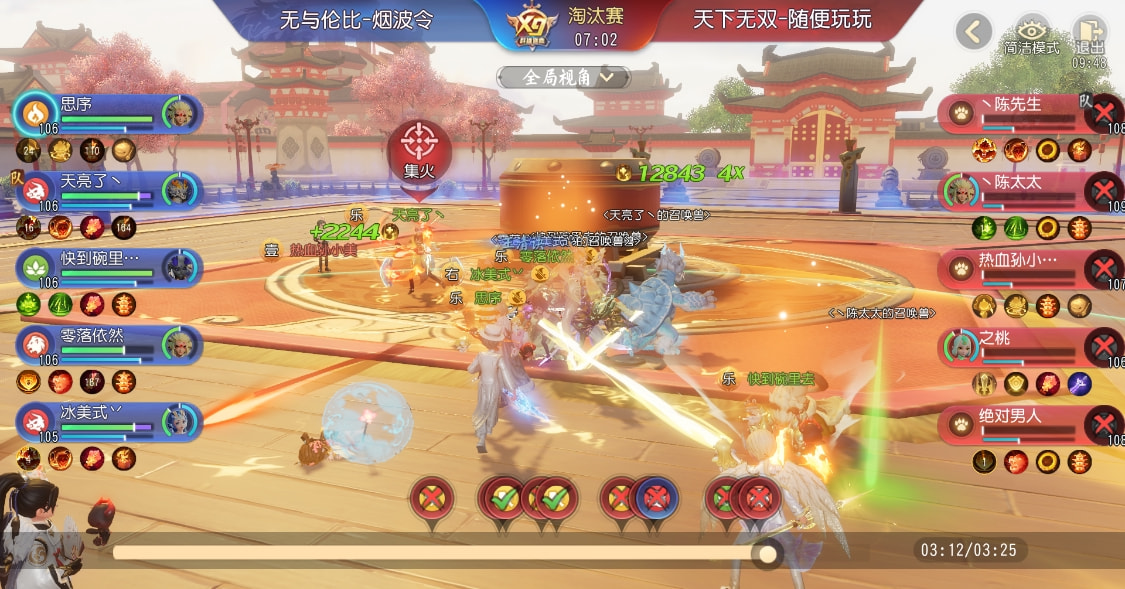
Task: Choose player 快到碗里 team panel
Action: tap(108, 266)
